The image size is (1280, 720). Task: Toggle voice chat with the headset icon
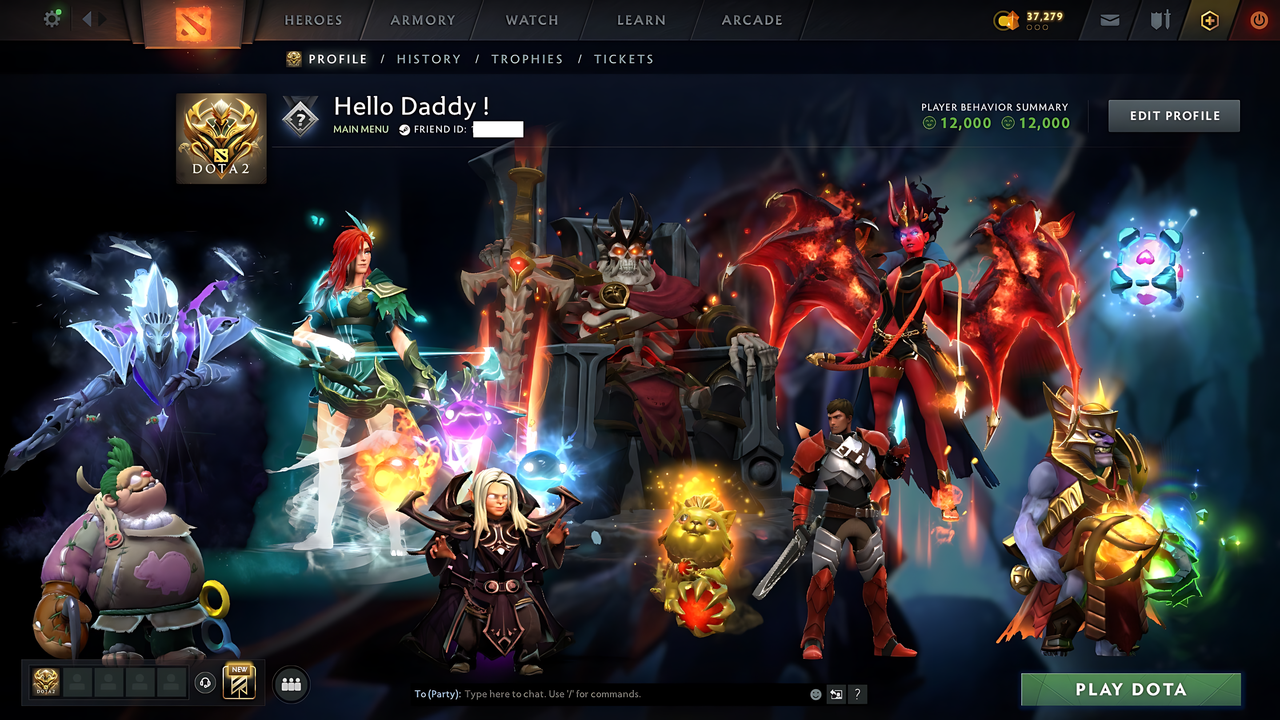(x=203, y=682)
